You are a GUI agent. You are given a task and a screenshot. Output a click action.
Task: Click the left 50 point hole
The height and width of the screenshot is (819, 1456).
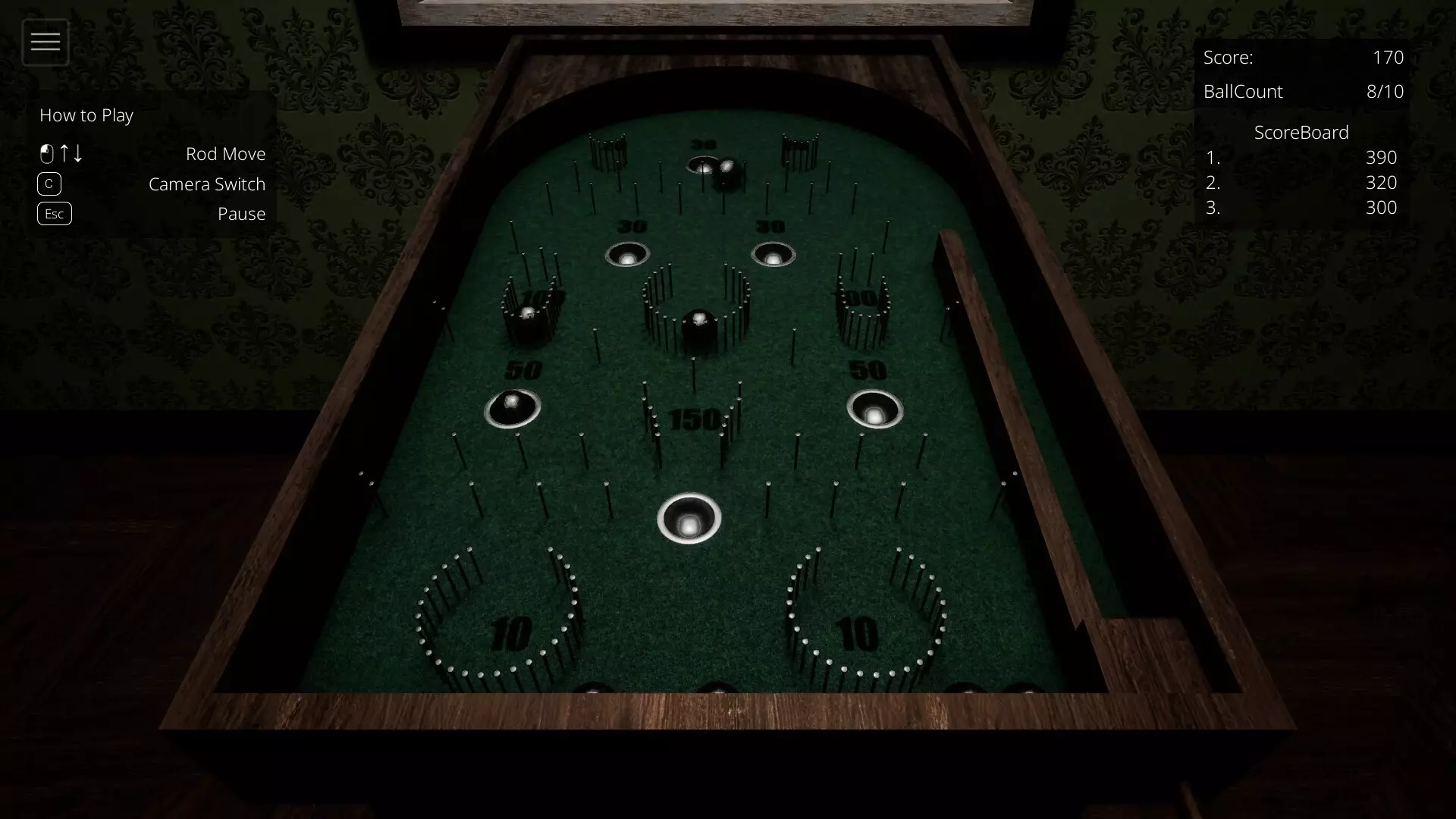pyautogui.click(x=513, y=409)
